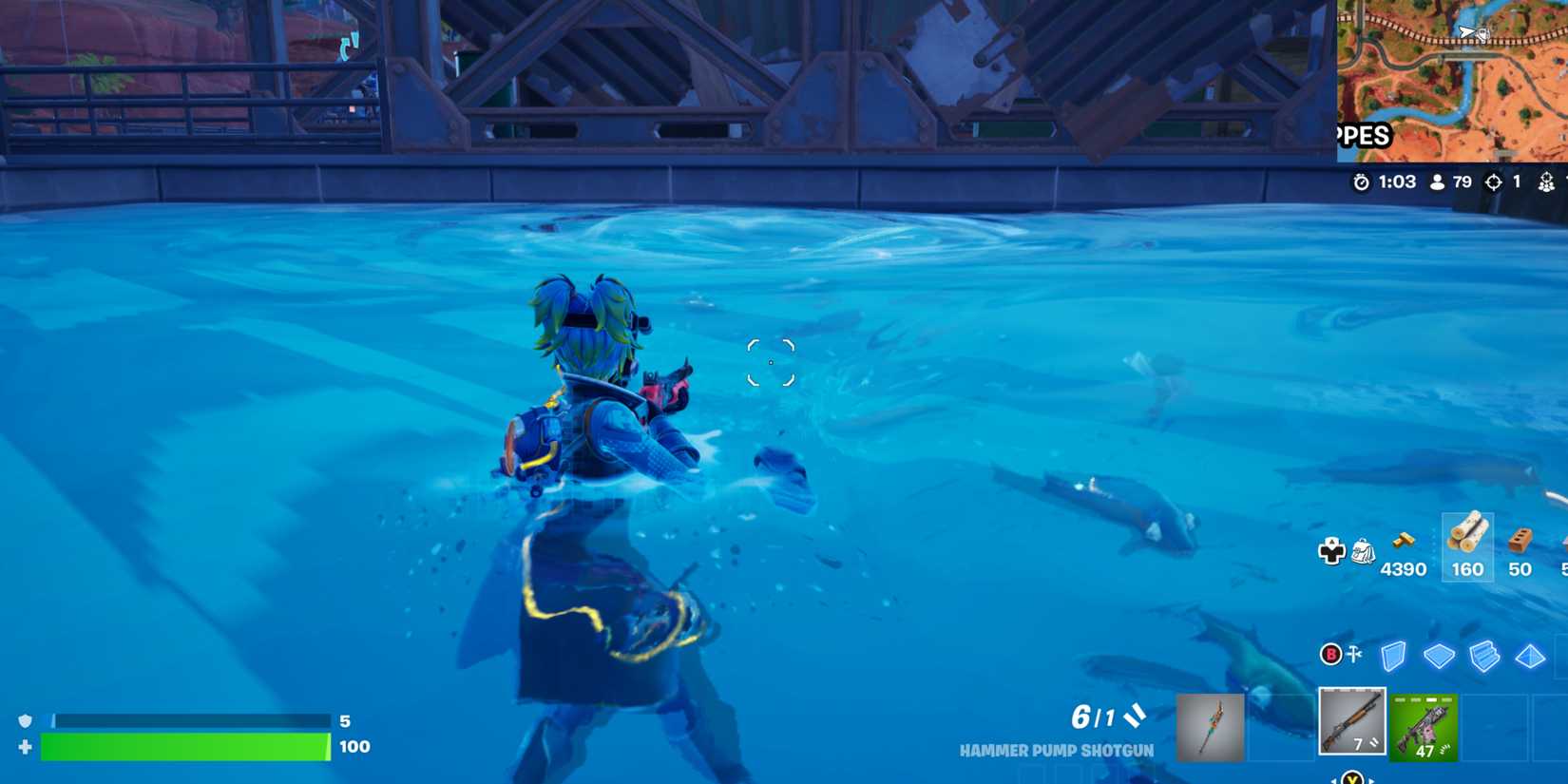Open the minimap in the corner
The image size is (1568, 784).
click(1449, 76)
